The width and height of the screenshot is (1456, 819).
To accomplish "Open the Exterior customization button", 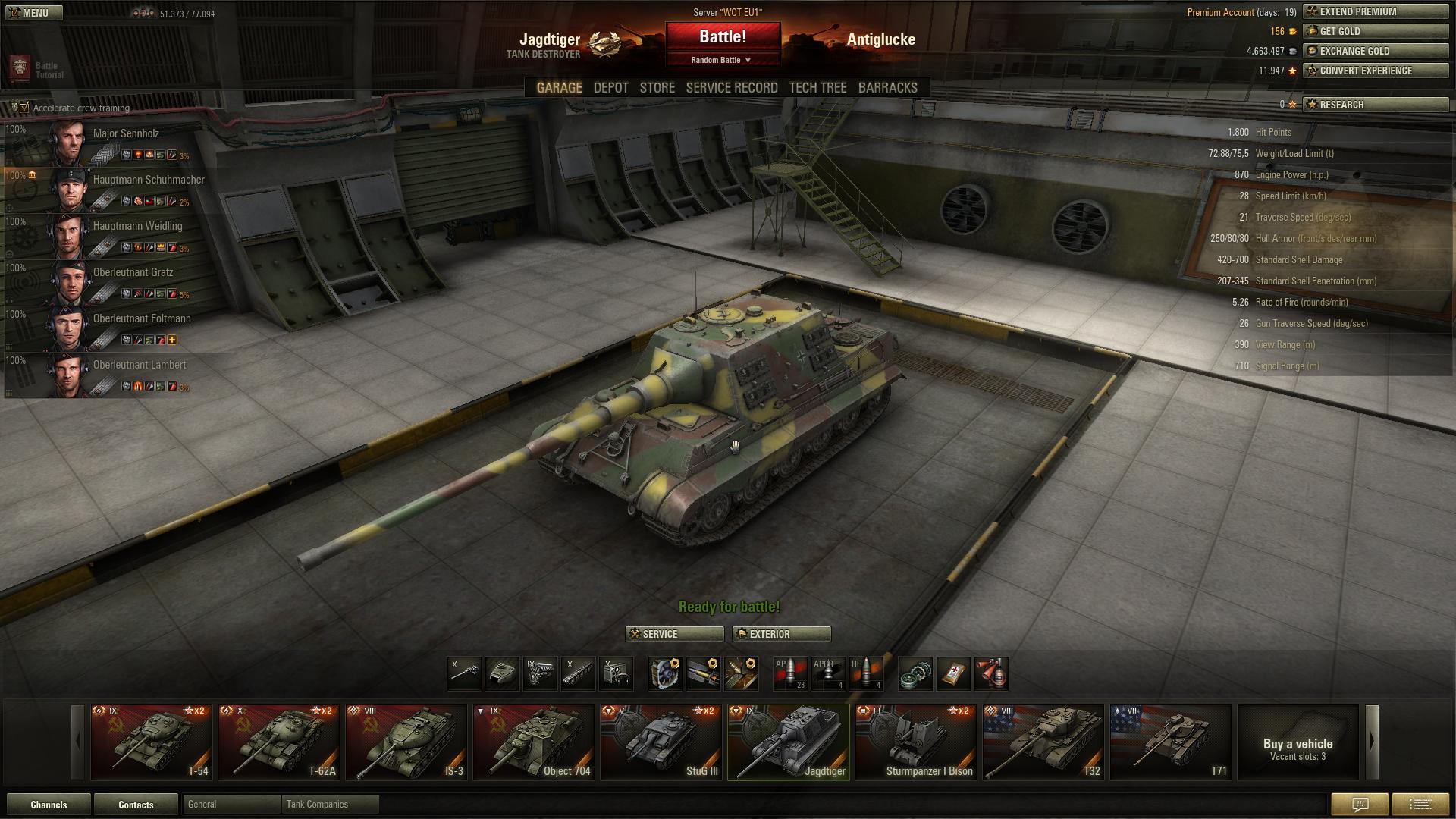I will [x=781, y=634].
